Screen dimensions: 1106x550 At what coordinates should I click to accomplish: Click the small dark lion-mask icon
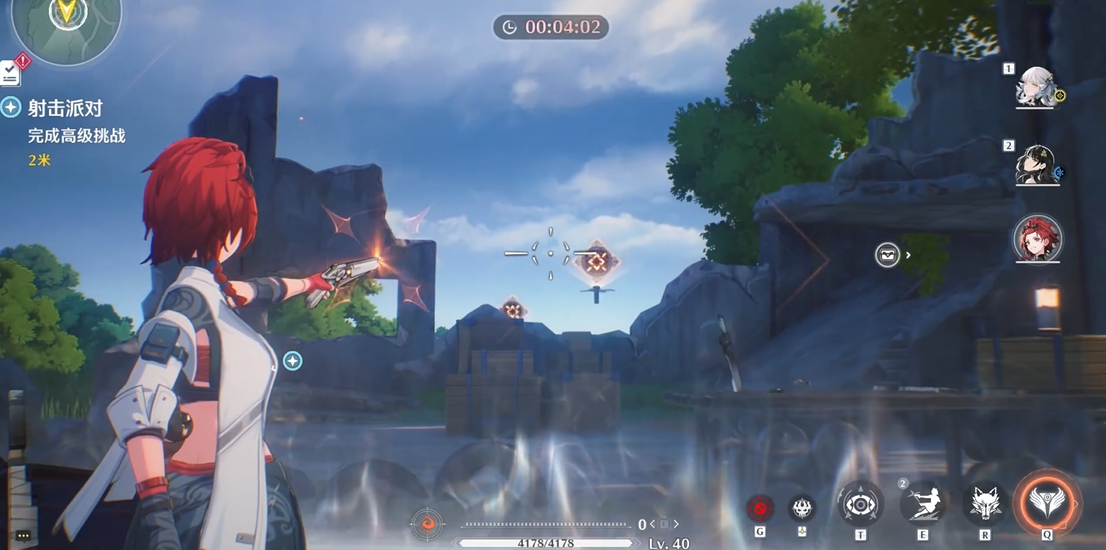coord(802,508)
